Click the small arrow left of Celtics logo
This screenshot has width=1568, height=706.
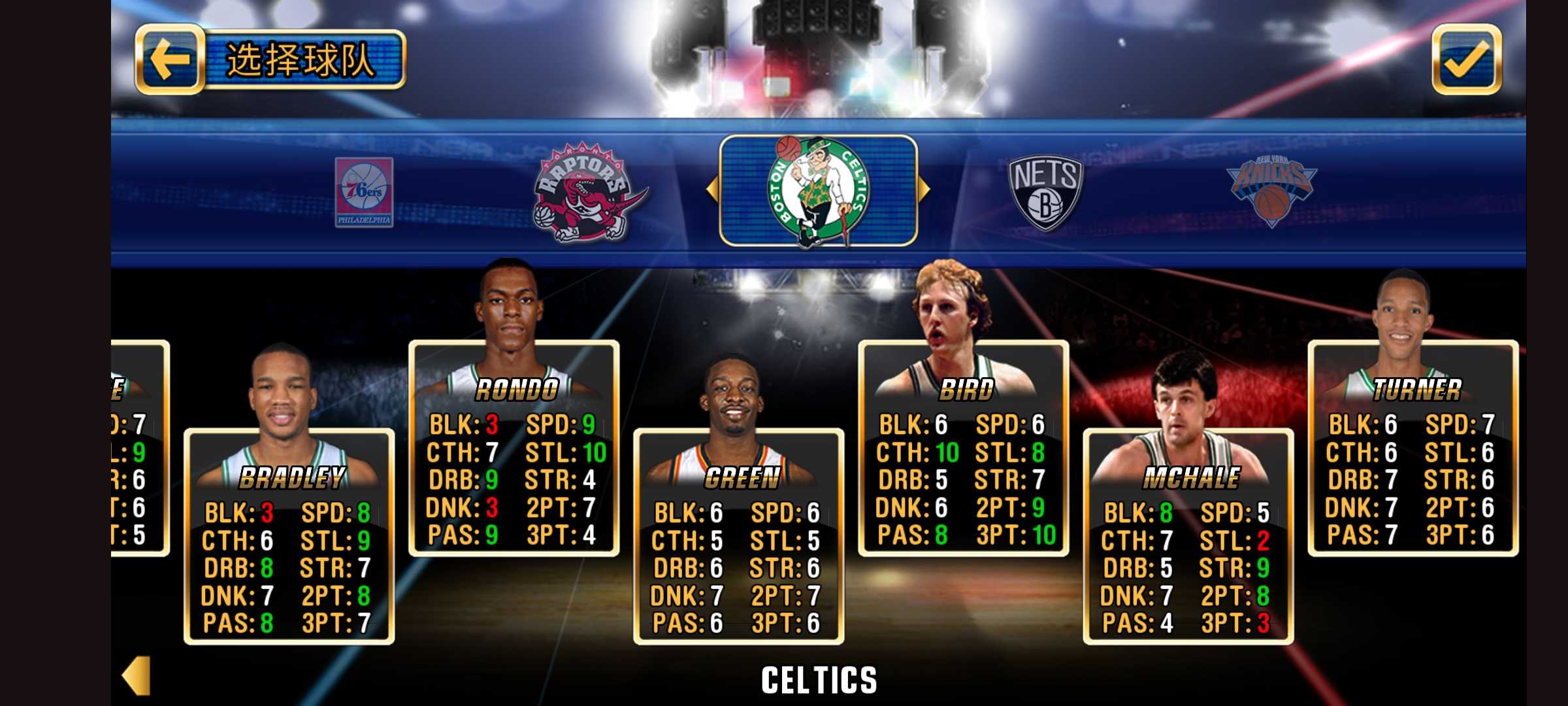pyautogui.click(x=711, y=190)
